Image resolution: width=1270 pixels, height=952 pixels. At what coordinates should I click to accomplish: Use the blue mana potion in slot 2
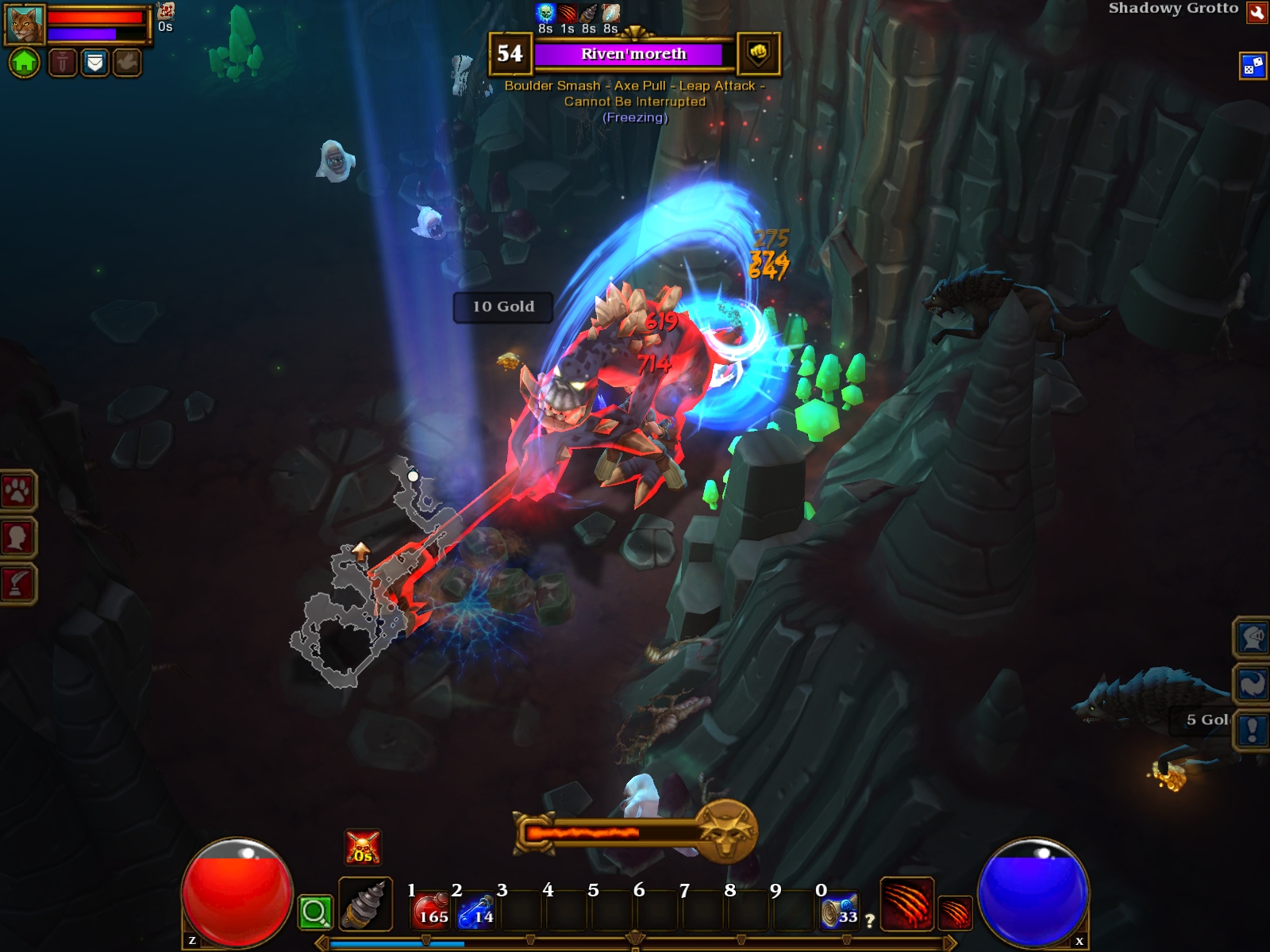coord(476,911)
